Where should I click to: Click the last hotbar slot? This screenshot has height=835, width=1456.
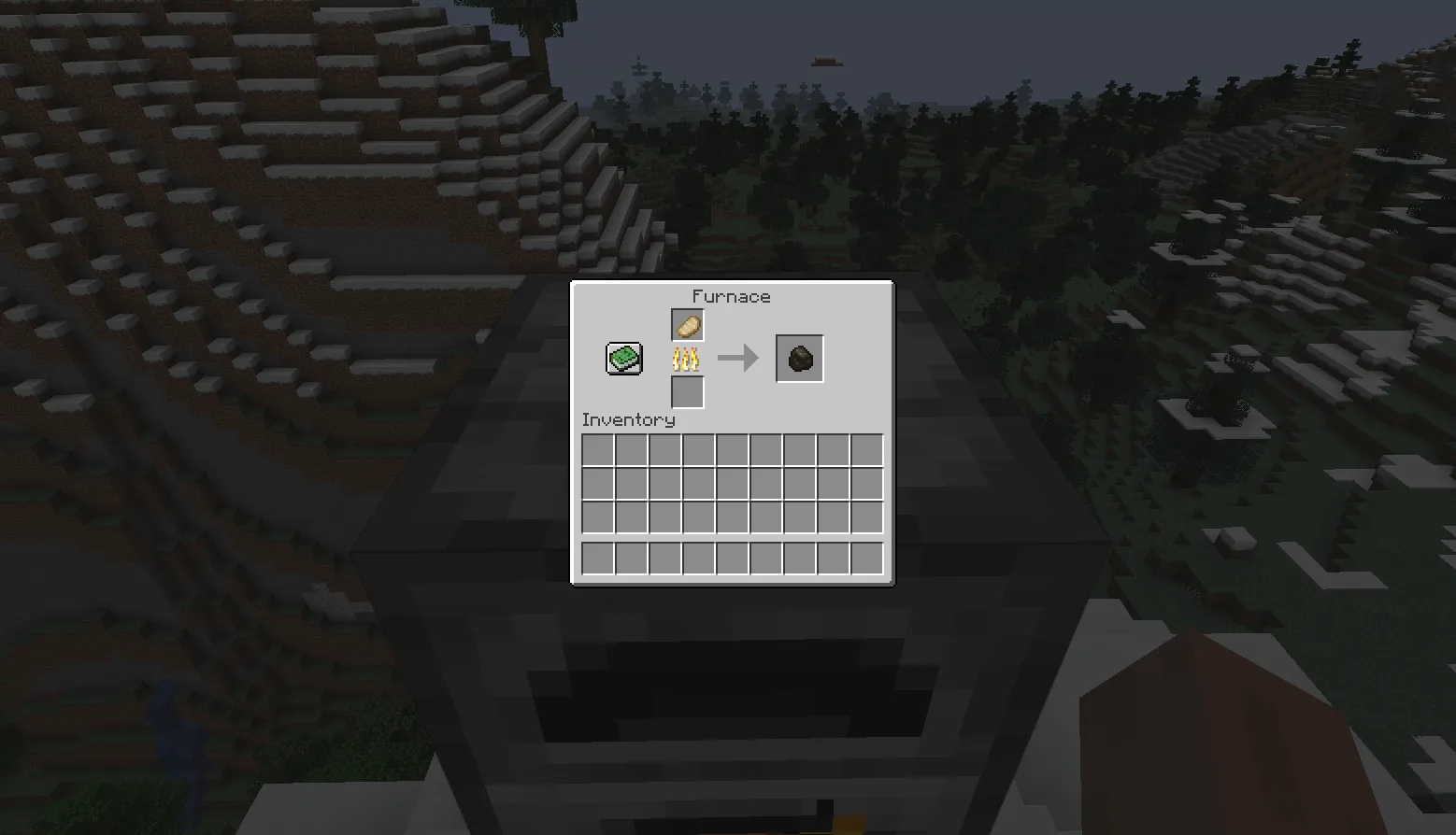click(x=866, y=559)
